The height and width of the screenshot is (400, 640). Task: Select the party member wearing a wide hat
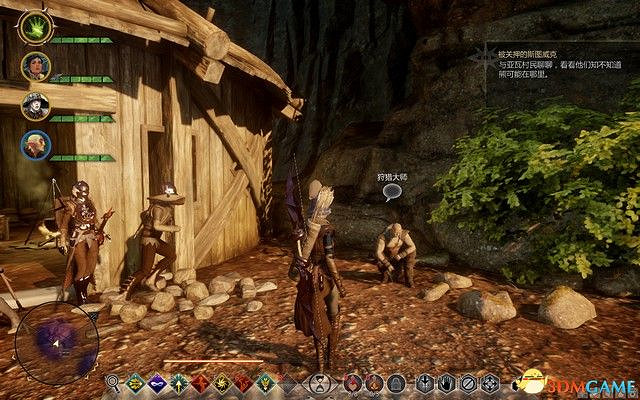tap(34, 104)
